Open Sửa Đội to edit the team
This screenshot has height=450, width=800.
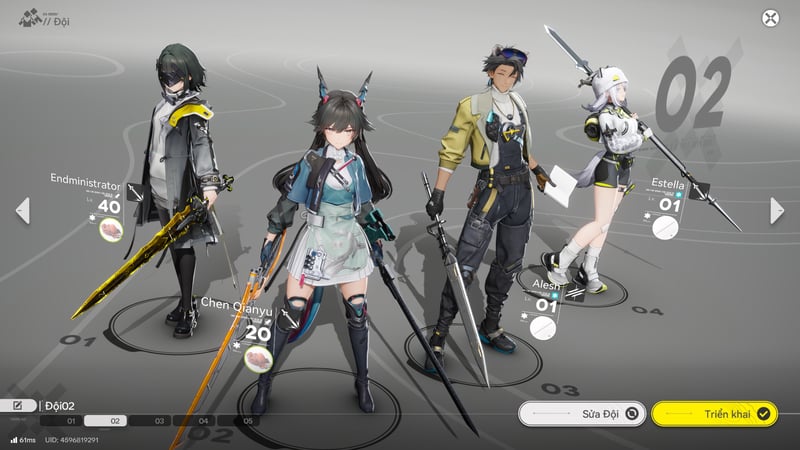coord(581,412)
